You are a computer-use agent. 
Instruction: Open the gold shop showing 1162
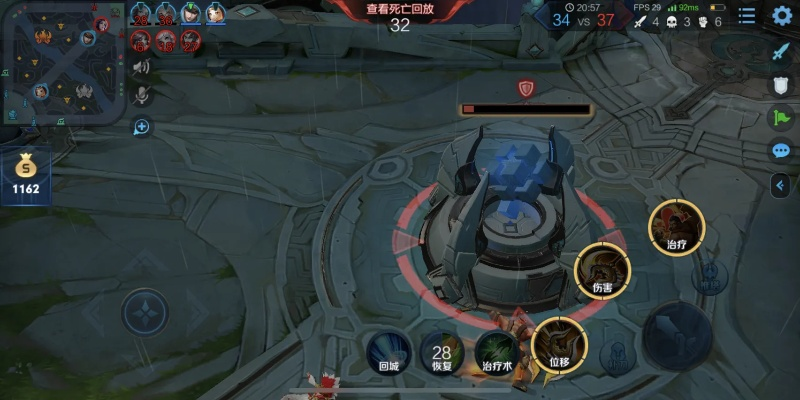pyautogui.click(x=26, y=174)
